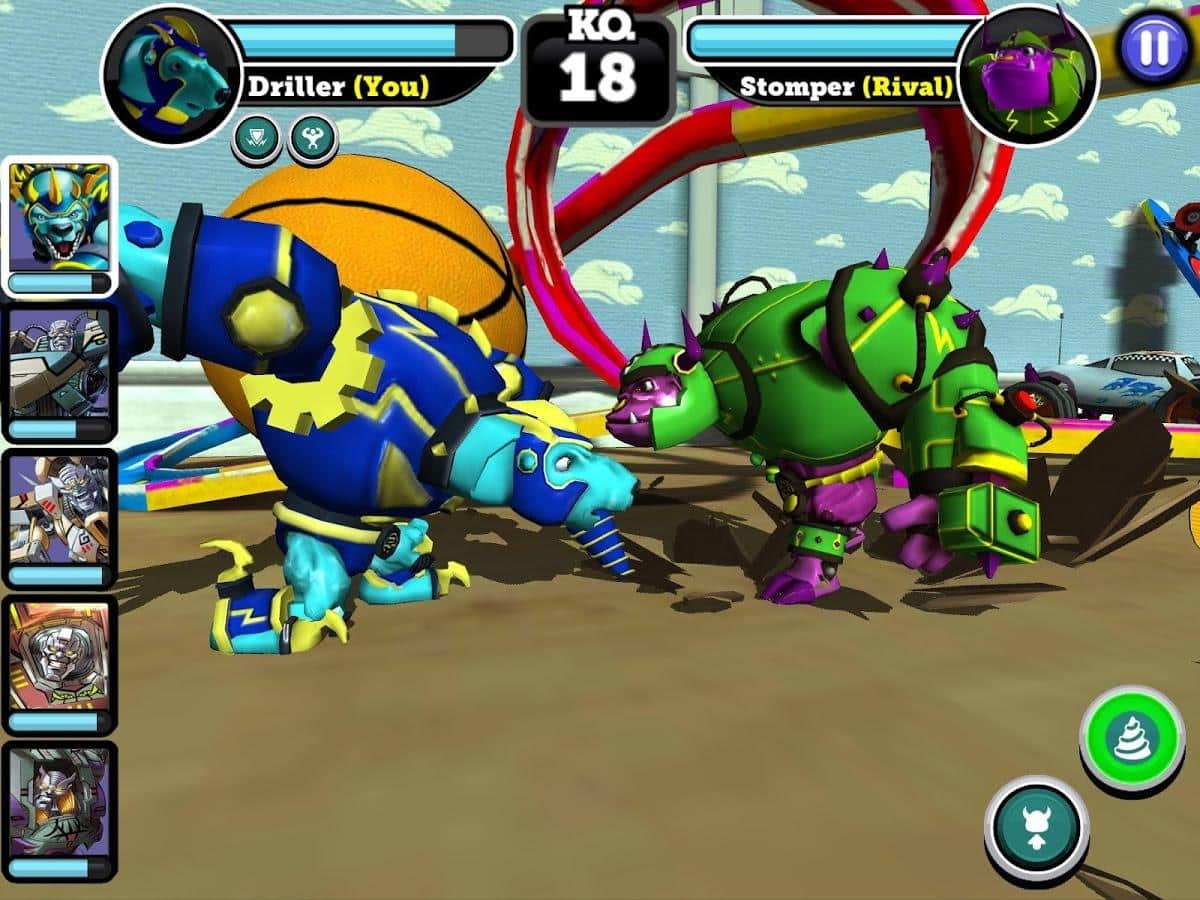Activate the green drill special attack button
Viewport: 1200px width, 900px height.
[x=1132, y=738]
